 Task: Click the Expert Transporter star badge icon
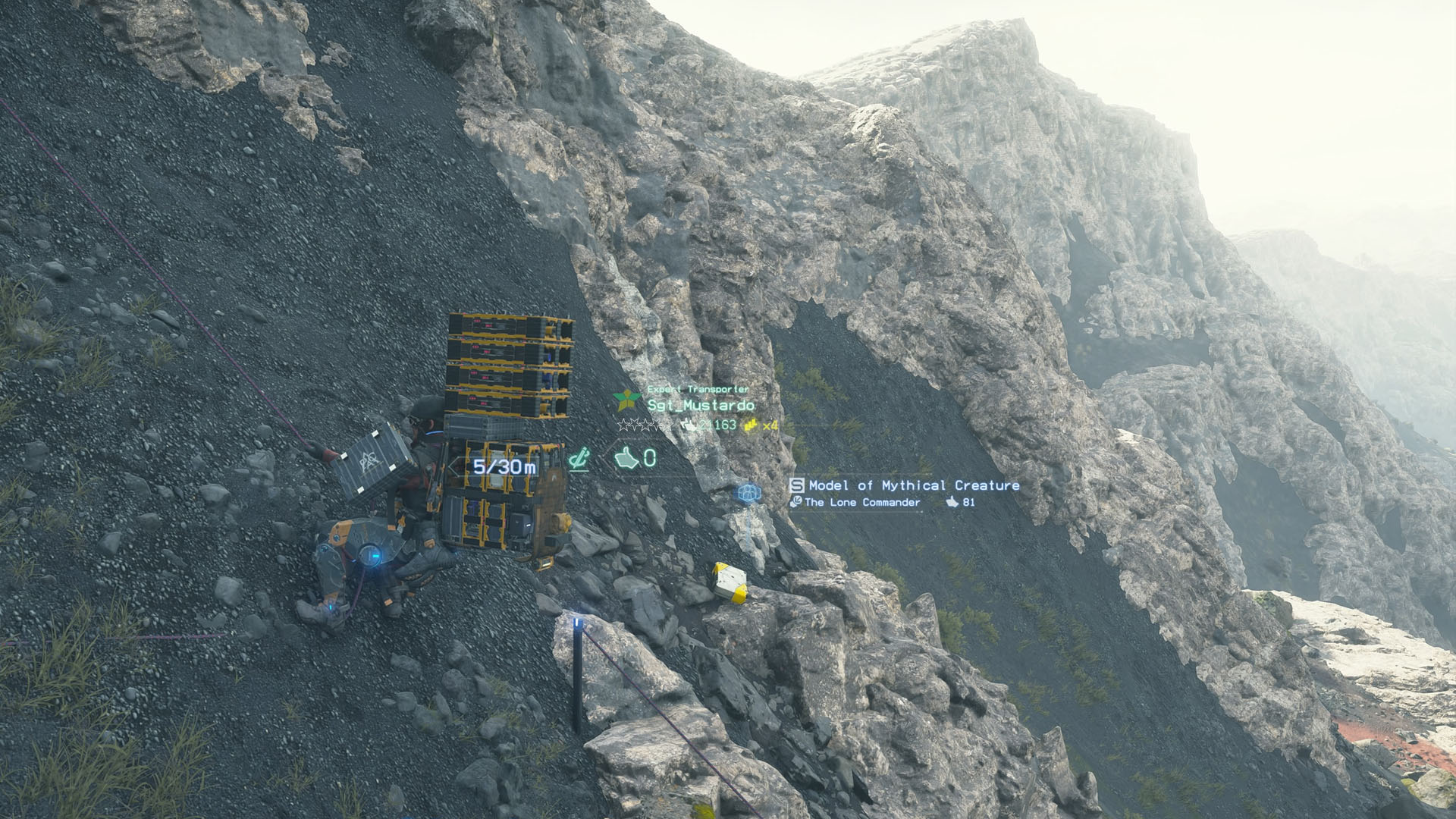(628, 400)
